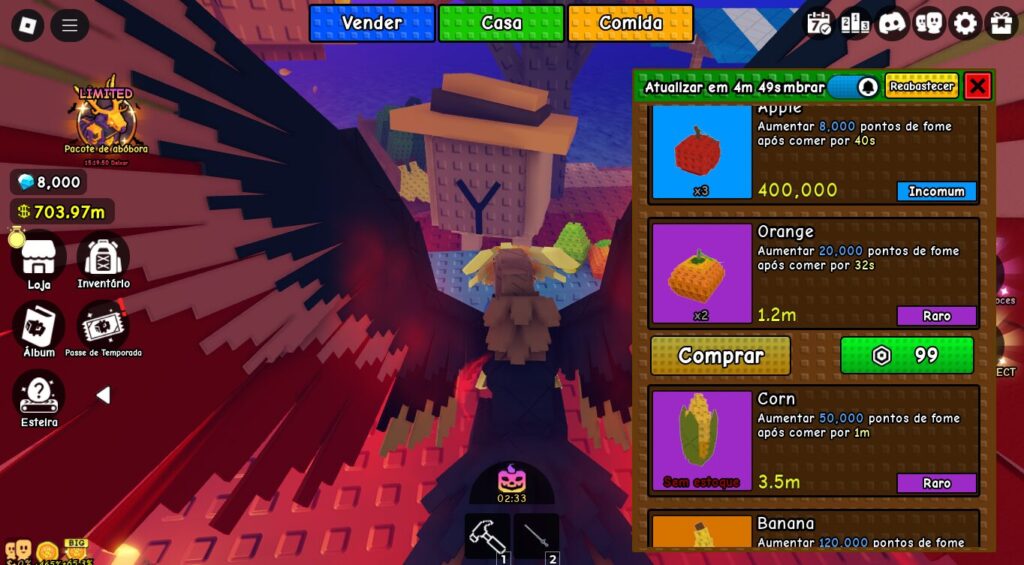The height and width of the screenshot is (565, 1024).
Task: Choose the Apple food entry
Action: pos(813,155)
